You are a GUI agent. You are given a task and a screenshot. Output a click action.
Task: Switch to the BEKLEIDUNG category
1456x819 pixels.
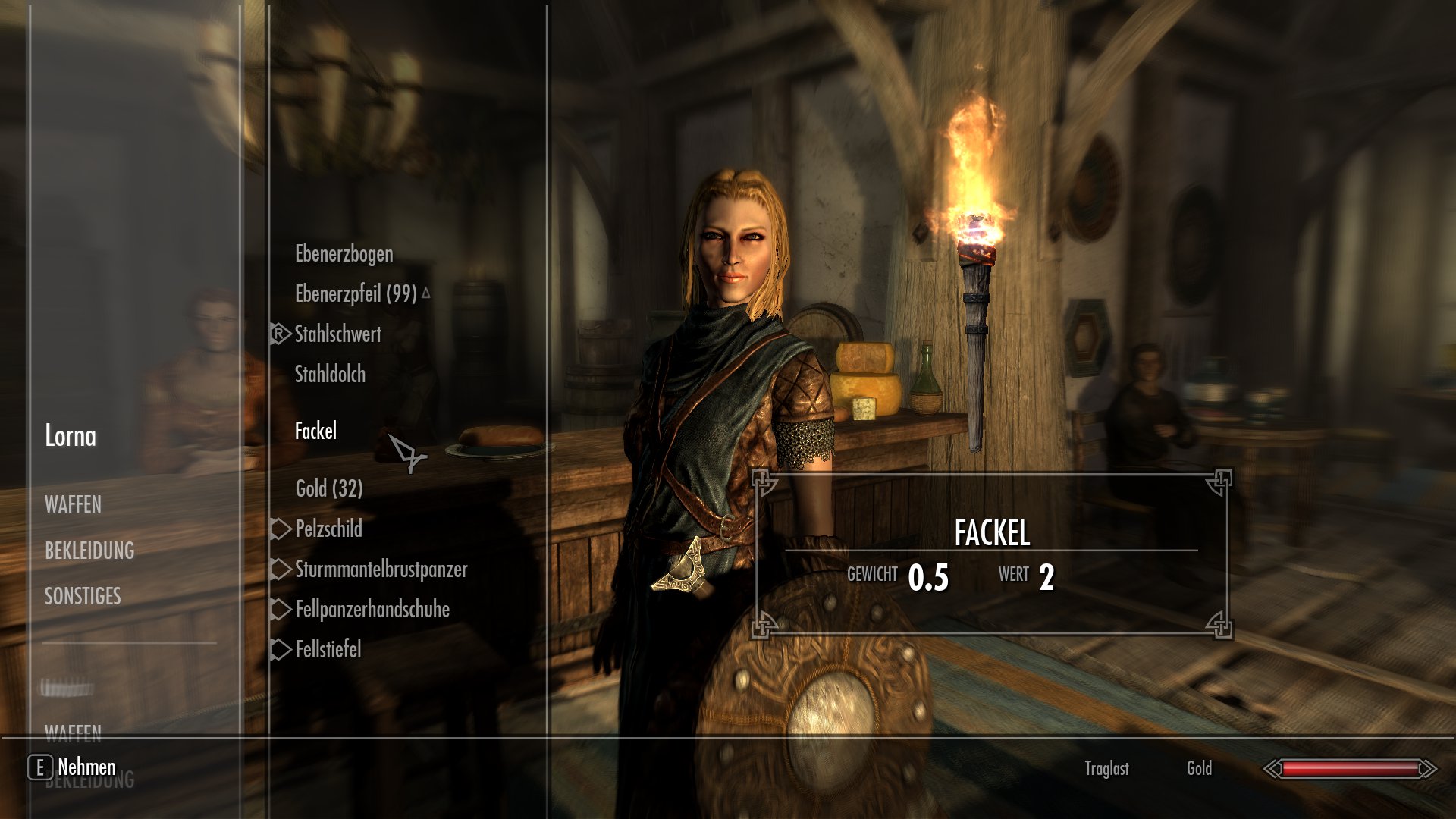point(89,551)
